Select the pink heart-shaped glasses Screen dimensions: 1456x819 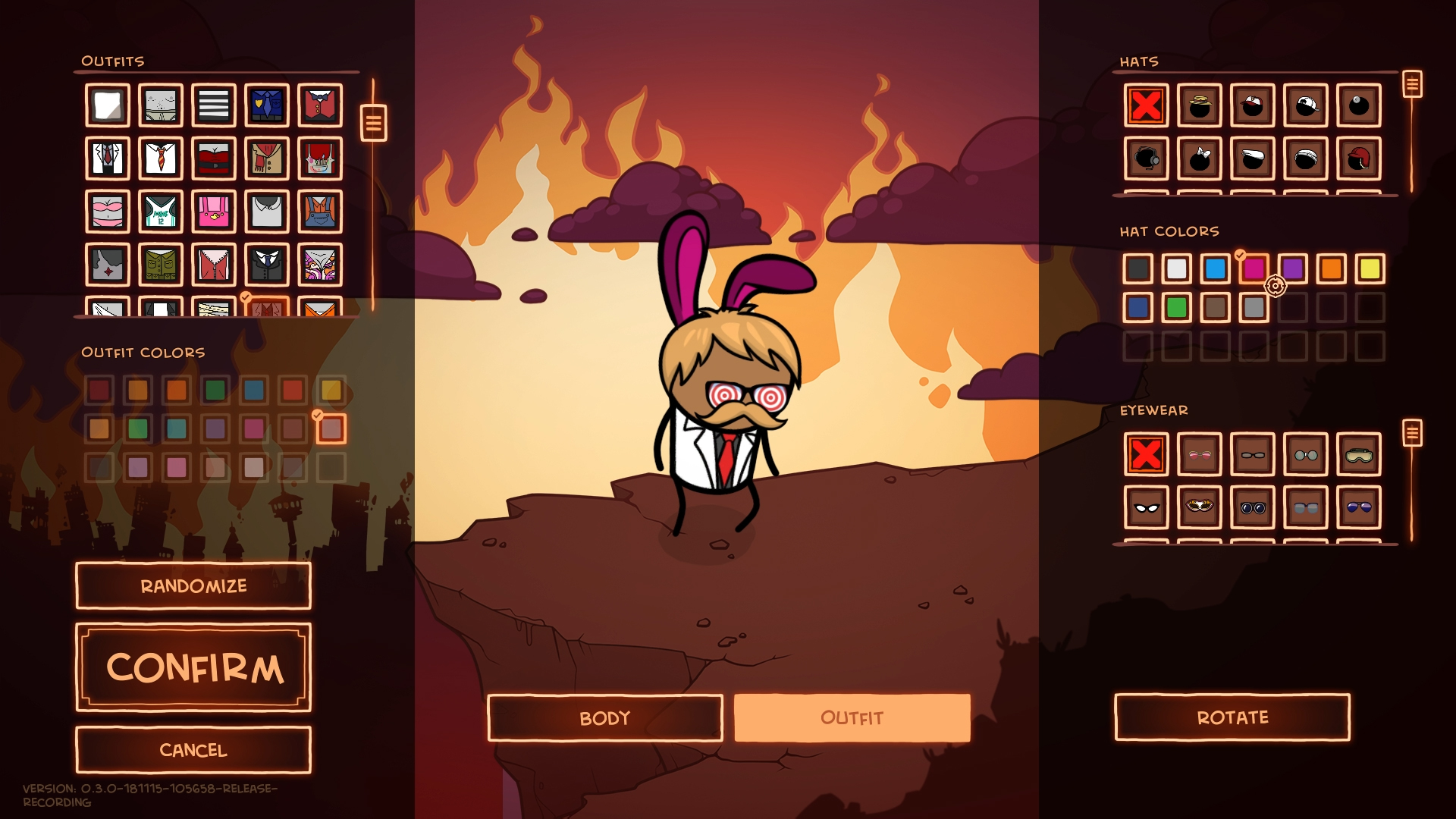tap(1200, 455)
